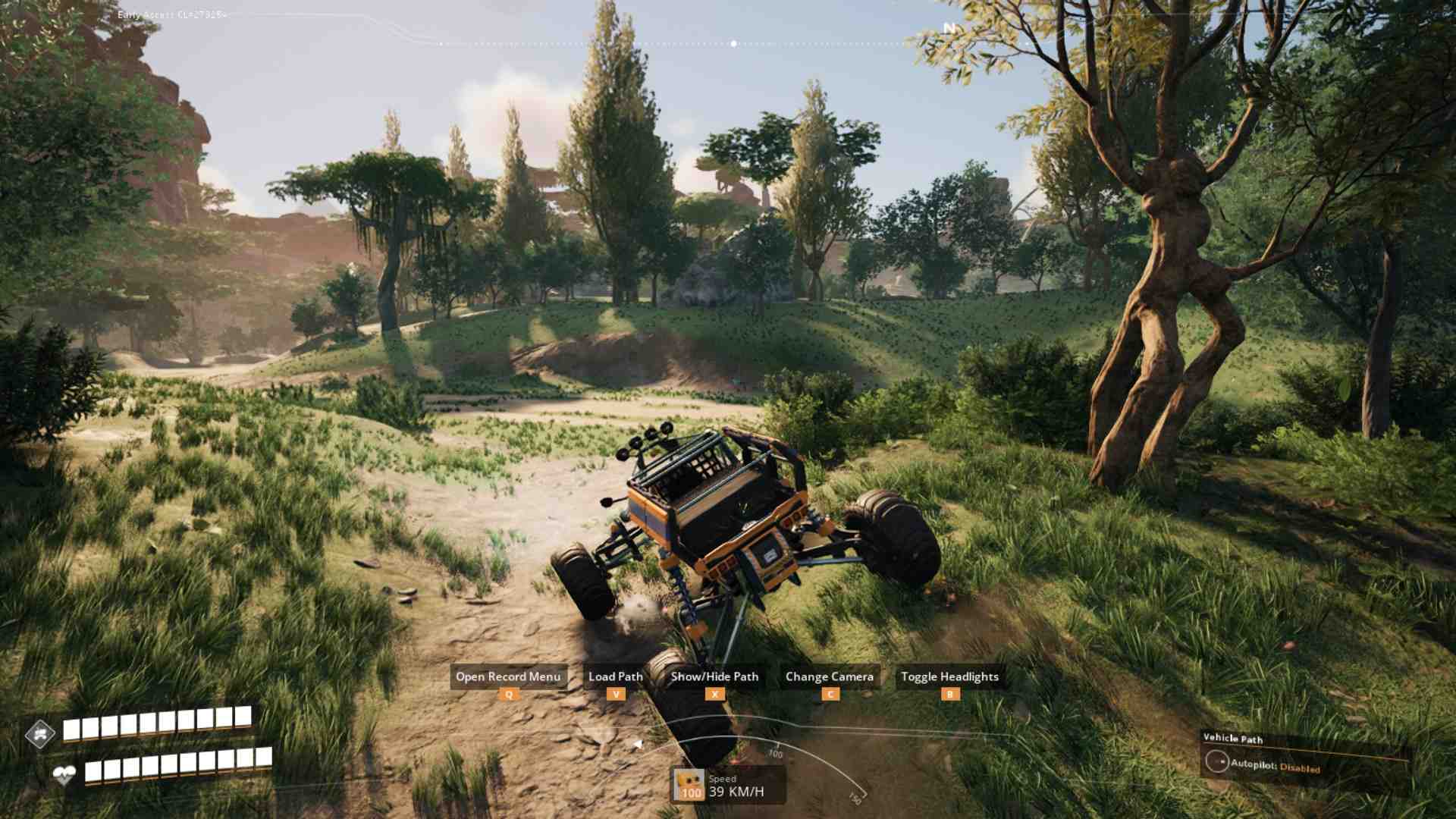
Task: Toggle Show/Hide Path visibility
Action: tap(714, 676)
